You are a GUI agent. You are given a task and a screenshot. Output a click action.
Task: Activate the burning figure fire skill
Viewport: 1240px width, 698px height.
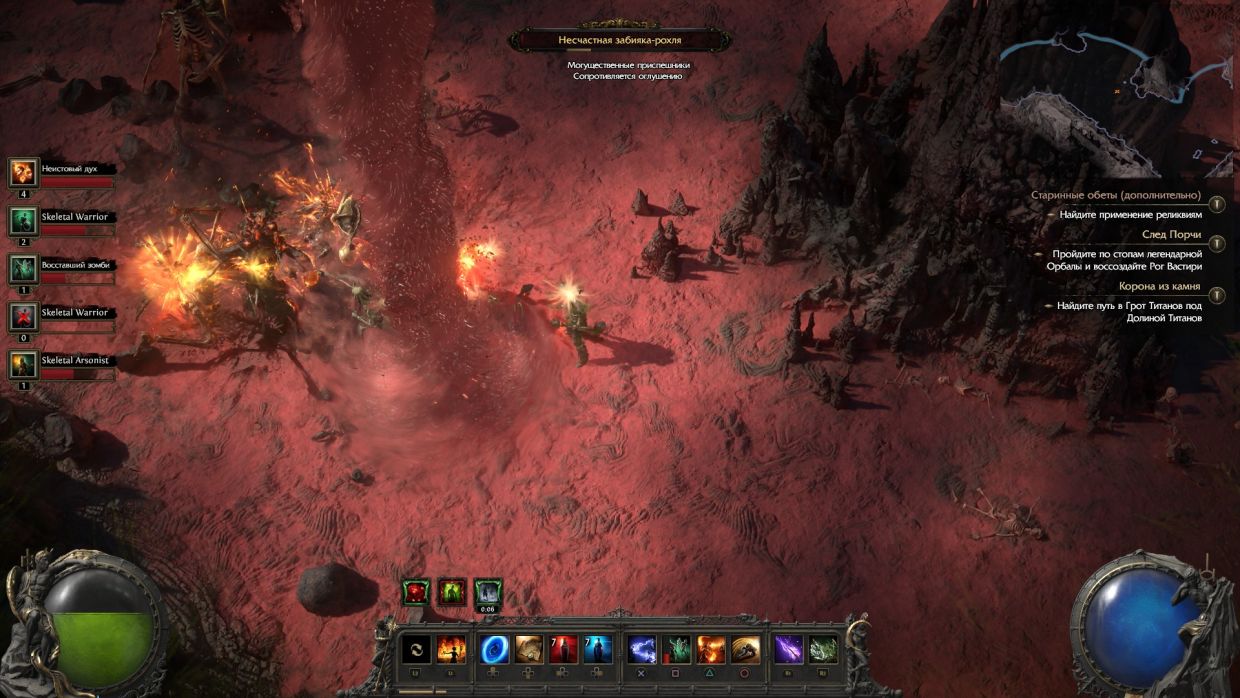pyautogui.click(x=451, y=650)
